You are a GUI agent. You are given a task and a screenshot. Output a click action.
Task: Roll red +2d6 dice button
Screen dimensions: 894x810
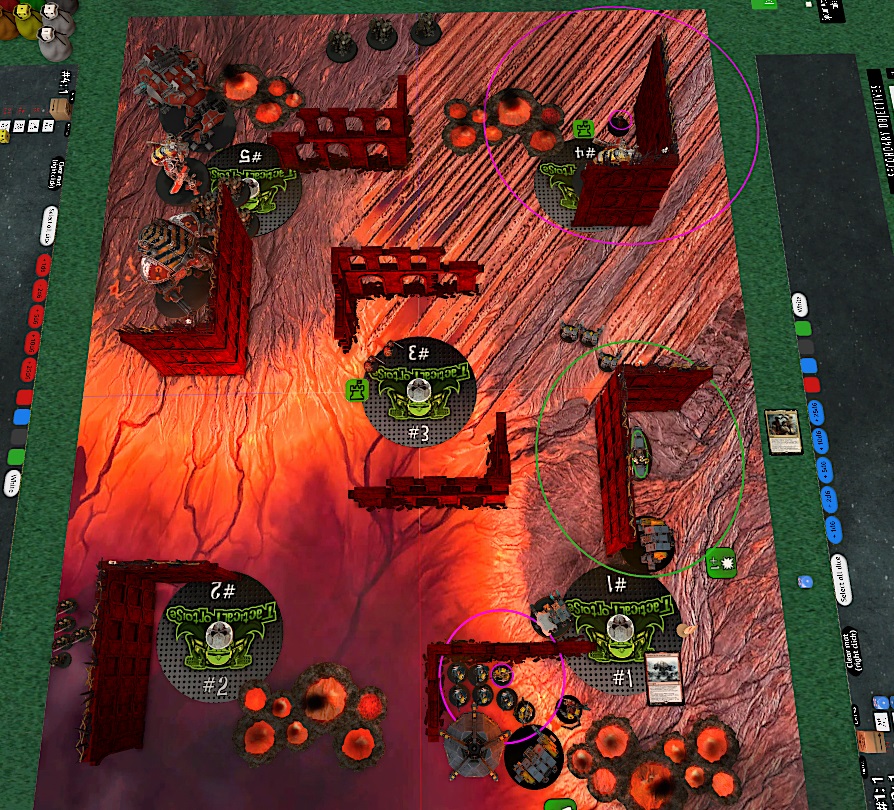tap(37, 292)
